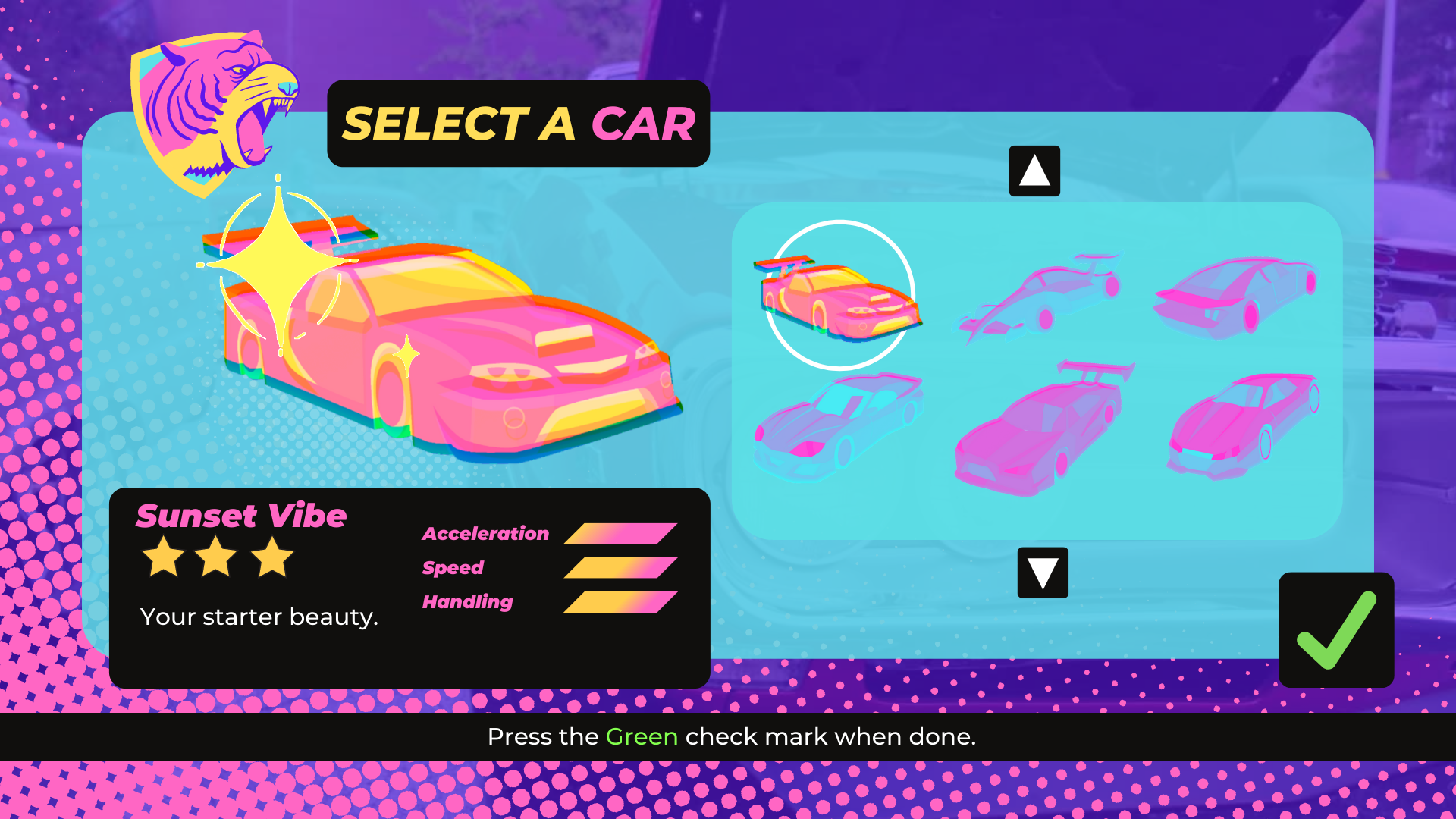The height and width of the screenshot is (819, 1456).
Task: Click the down arrow below the car grid
Action: coord(1043,573)
